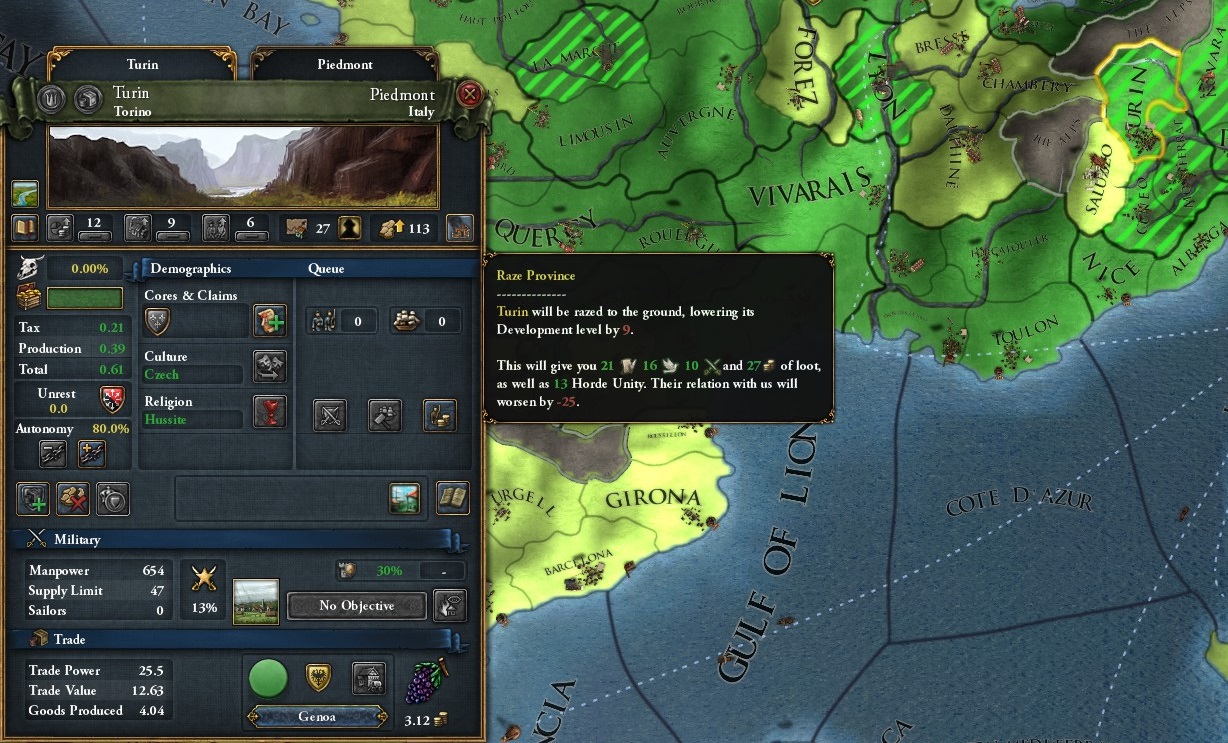Click the crossed swords button in Queue

click(330, 415)
